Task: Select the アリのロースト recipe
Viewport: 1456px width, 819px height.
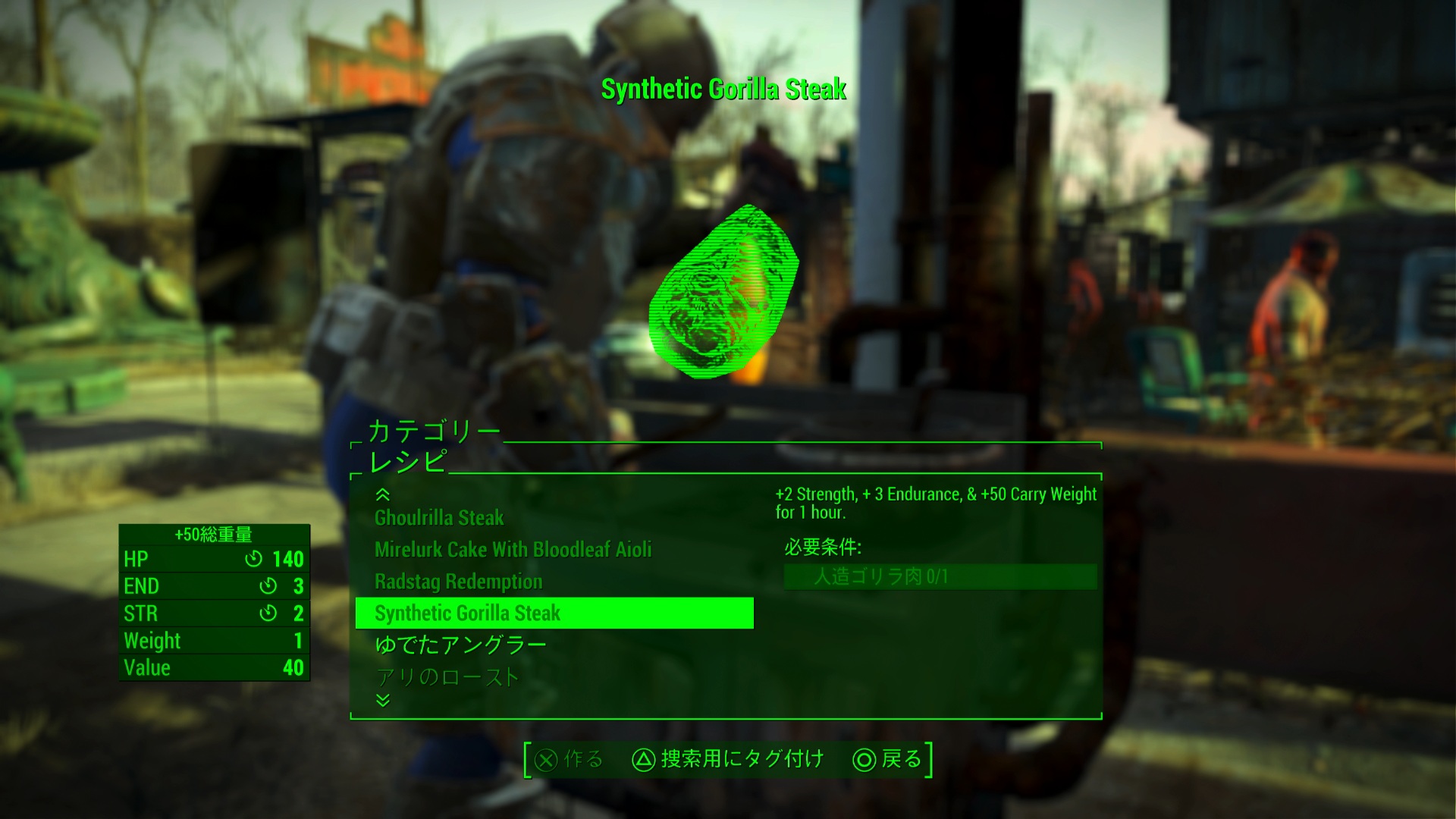Action: click(447, 676)
